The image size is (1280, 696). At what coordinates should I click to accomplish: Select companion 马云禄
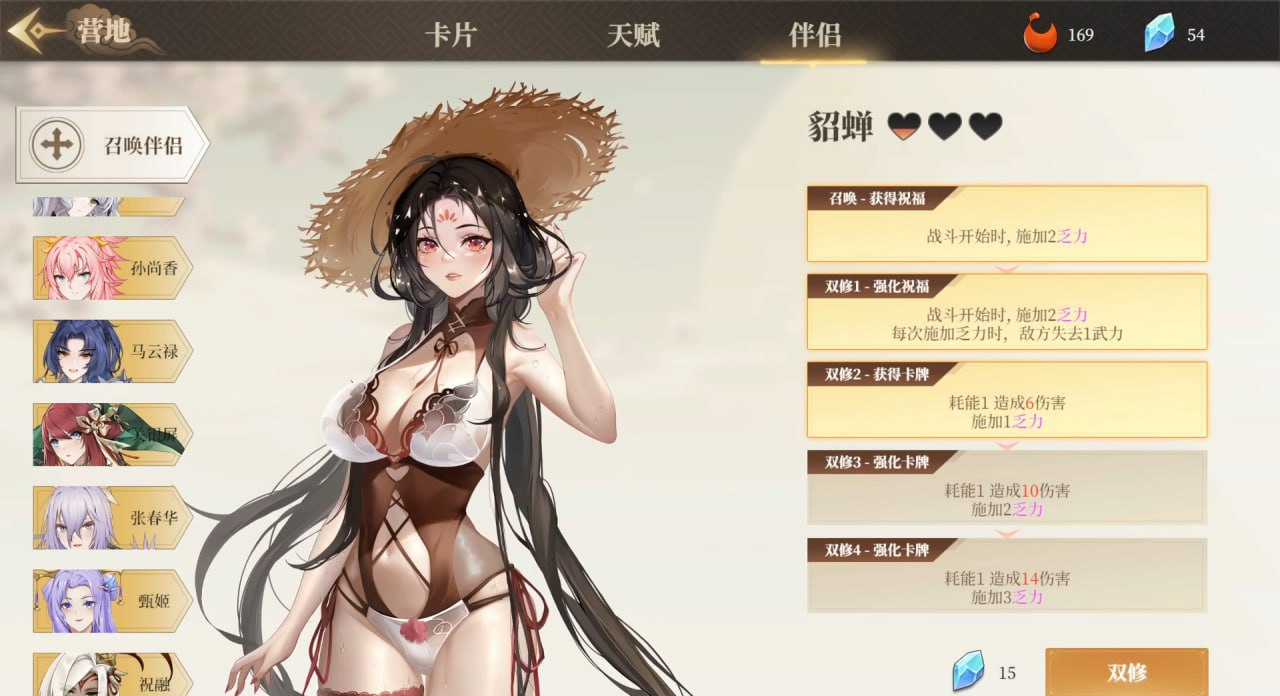[x=112, y=351]
